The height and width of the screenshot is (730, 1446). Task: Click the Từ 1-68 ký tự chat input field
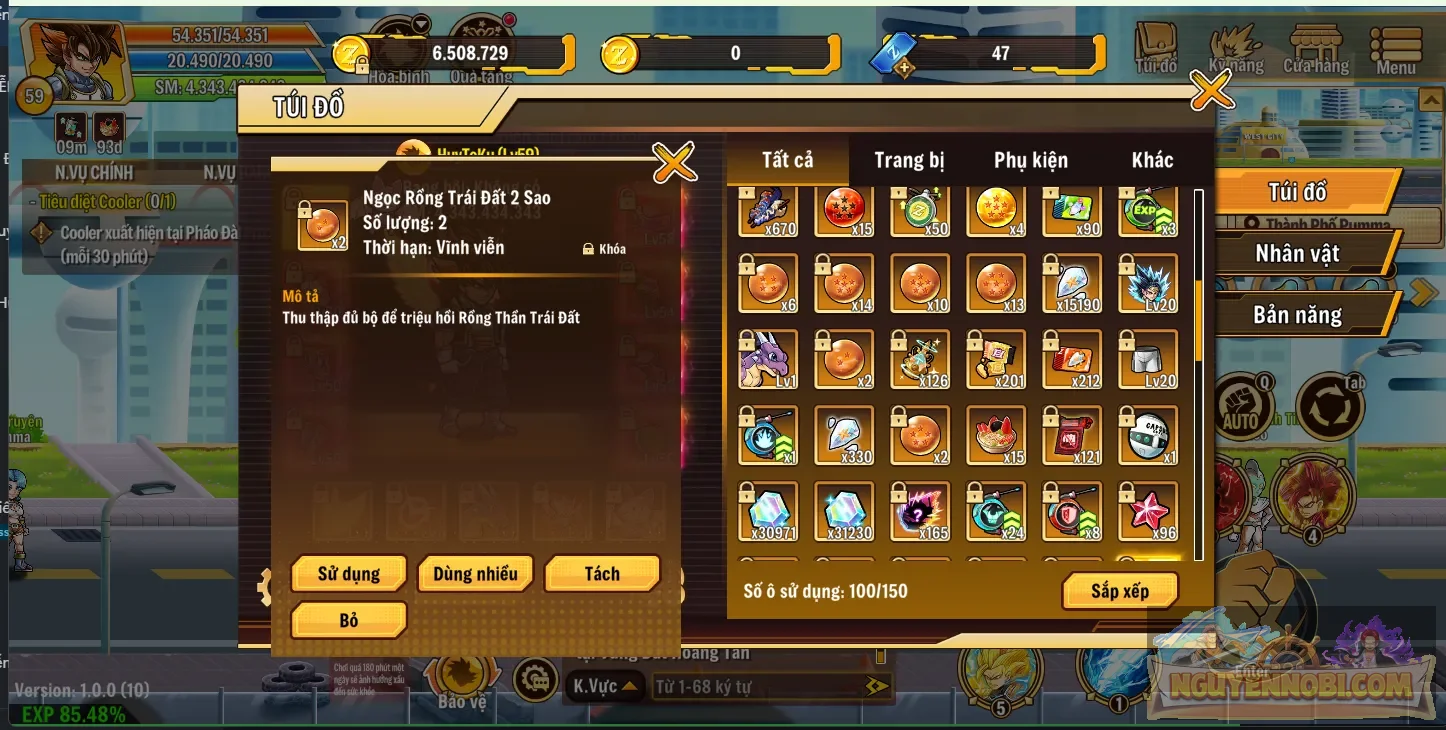(x=760, y=688)
